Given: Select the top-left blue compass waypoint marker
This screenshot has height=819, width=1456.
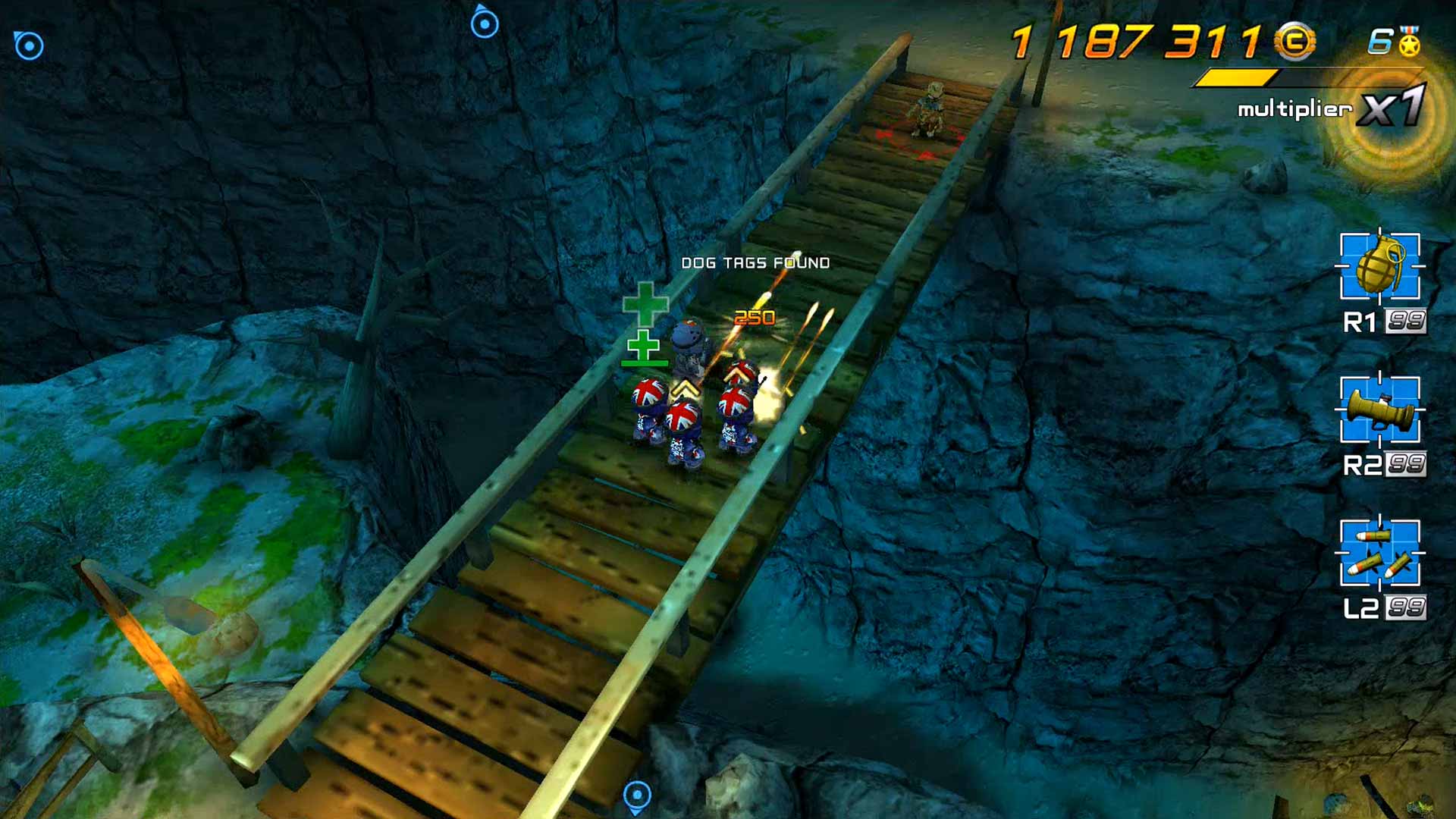Looking at the screenshot, I should pos(30,45).
